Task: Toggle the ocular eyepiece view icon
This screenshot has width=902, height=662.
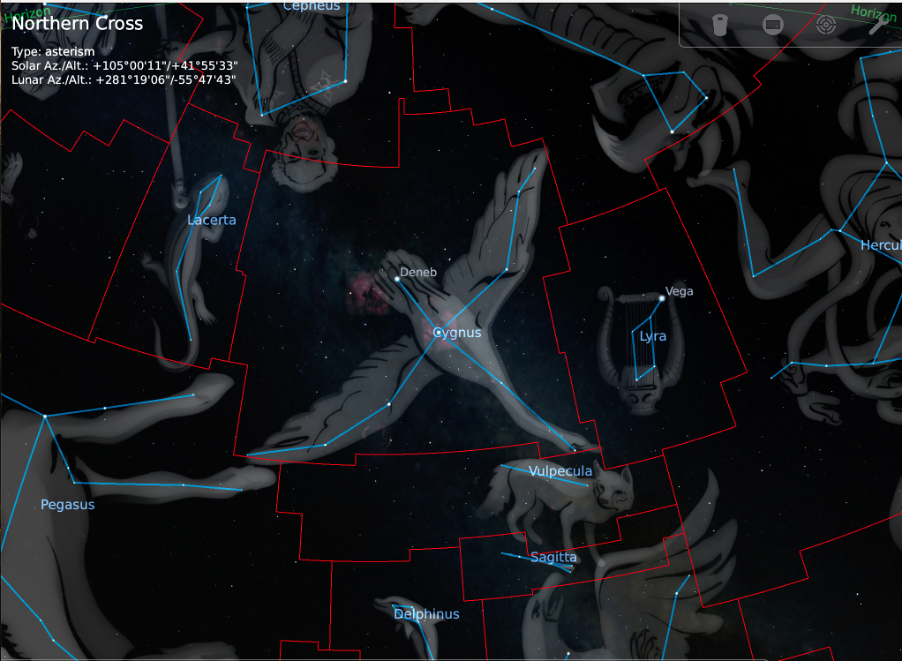Action: (719, 25)
